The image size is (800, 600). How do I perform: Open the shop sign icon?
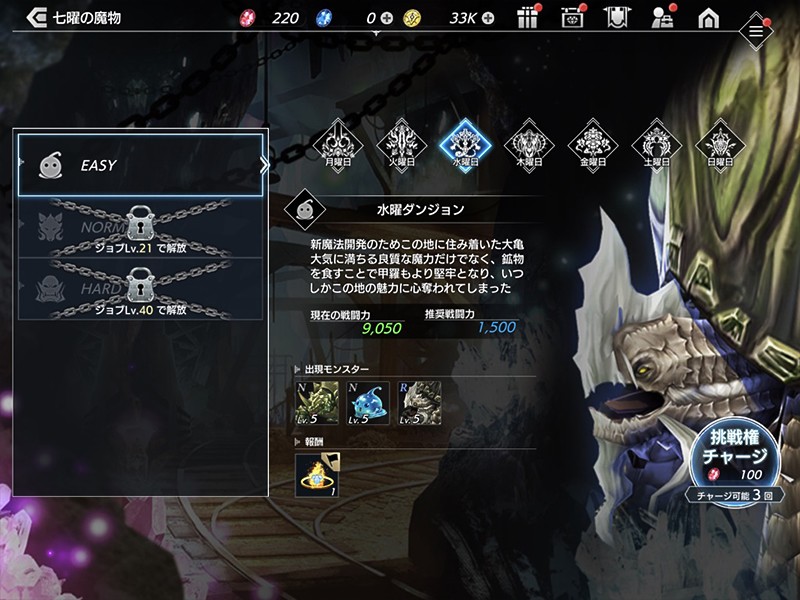[574, 17]
